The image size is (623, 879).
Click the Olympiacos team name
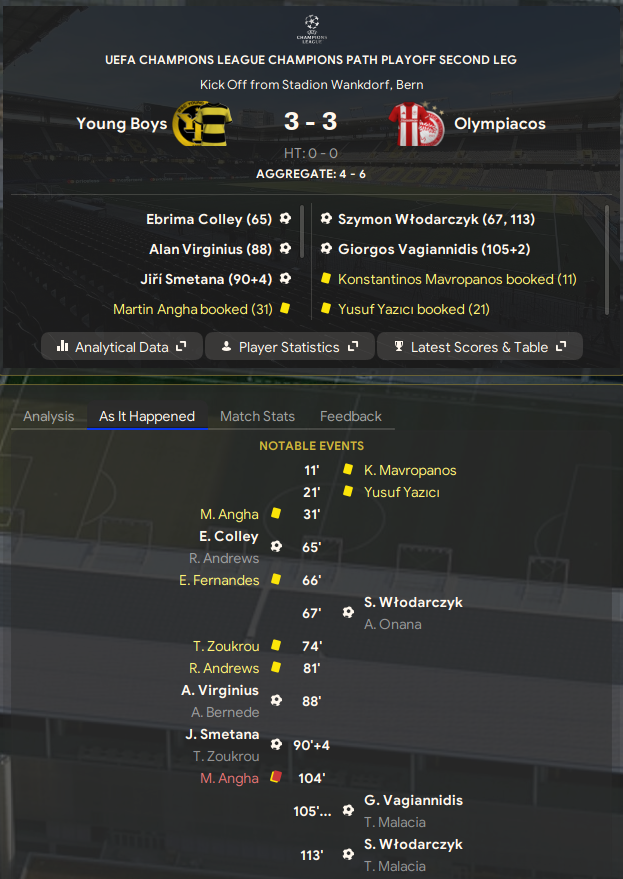pos(500,124)
